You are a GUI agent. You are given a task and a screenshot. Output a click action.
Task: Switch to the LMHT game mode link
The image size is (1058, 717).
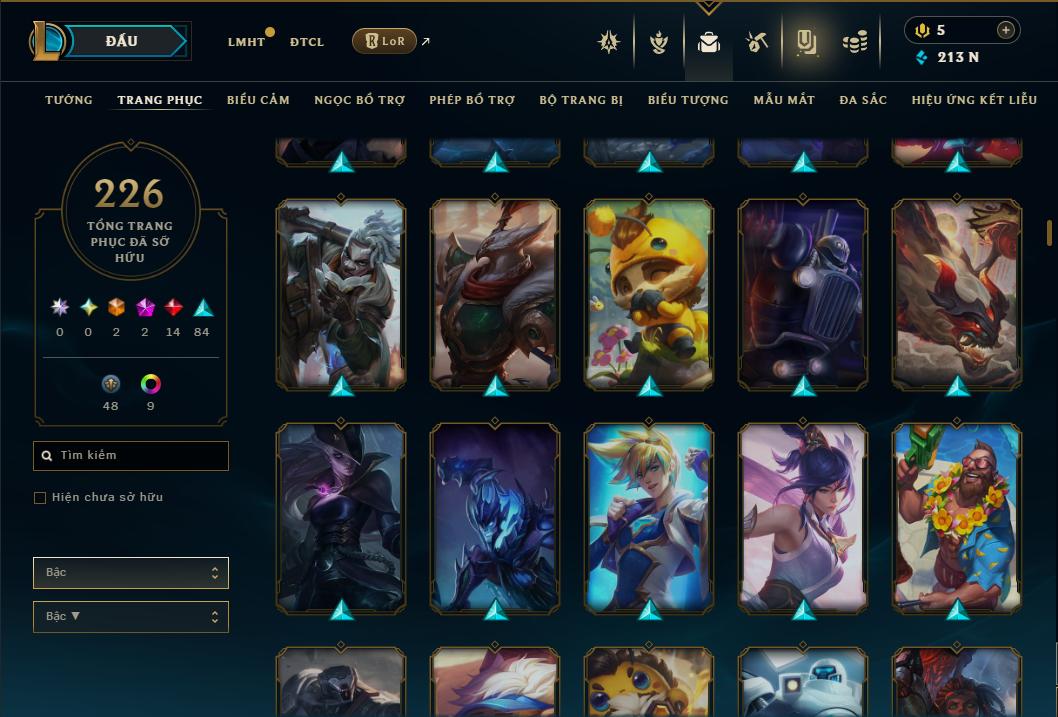click(x=246, y=42)
